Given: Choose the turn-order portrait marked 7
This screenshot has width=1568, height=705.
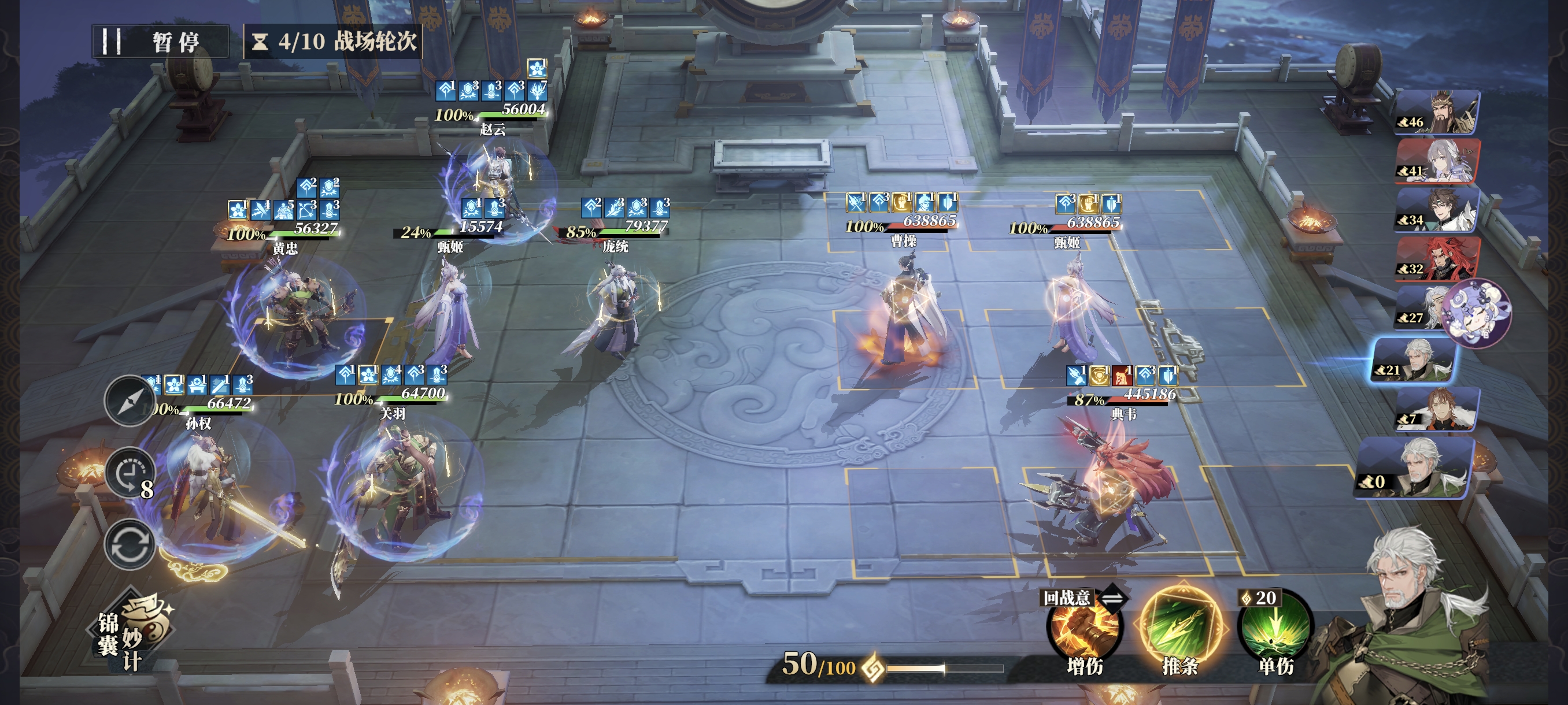Looking at the screenshot, I should point(1437,409).
